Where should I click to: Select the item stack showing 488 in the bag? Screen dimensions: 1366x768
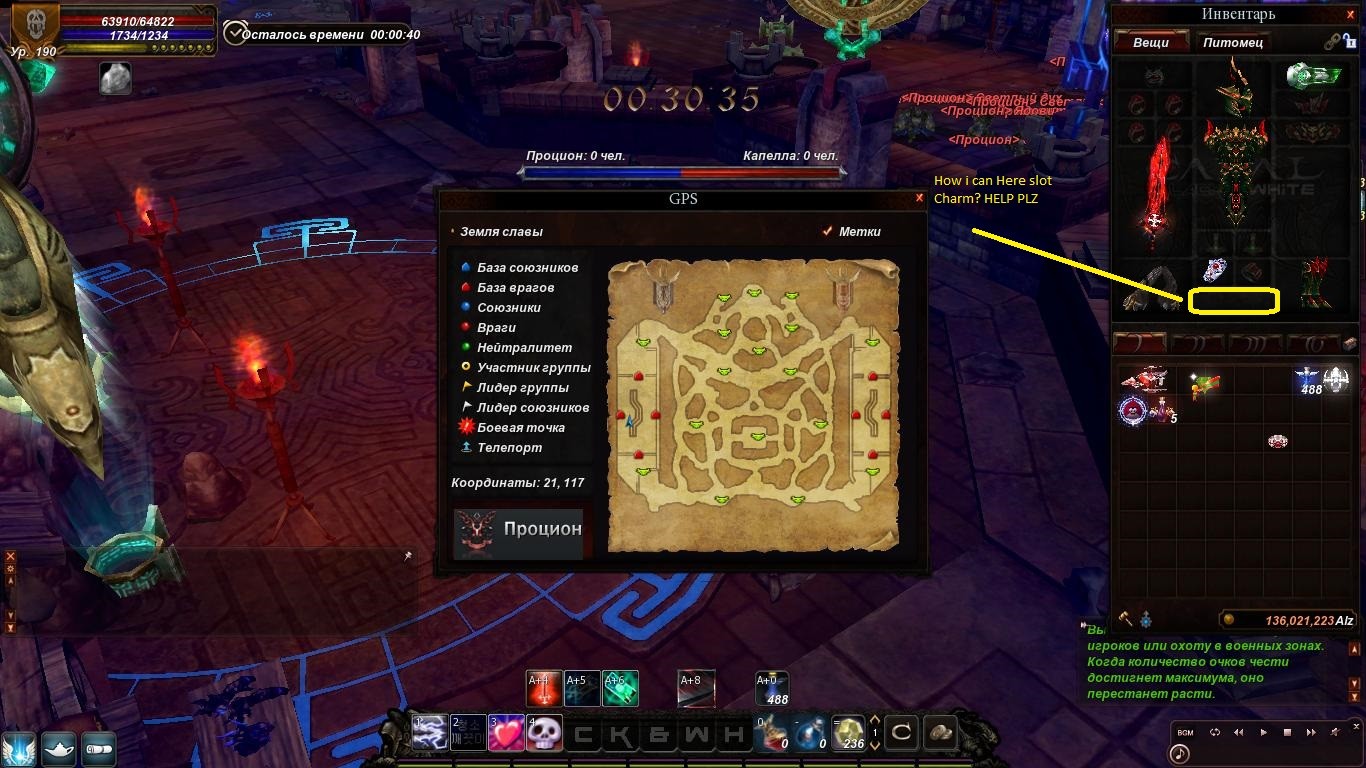point(1308,380)
